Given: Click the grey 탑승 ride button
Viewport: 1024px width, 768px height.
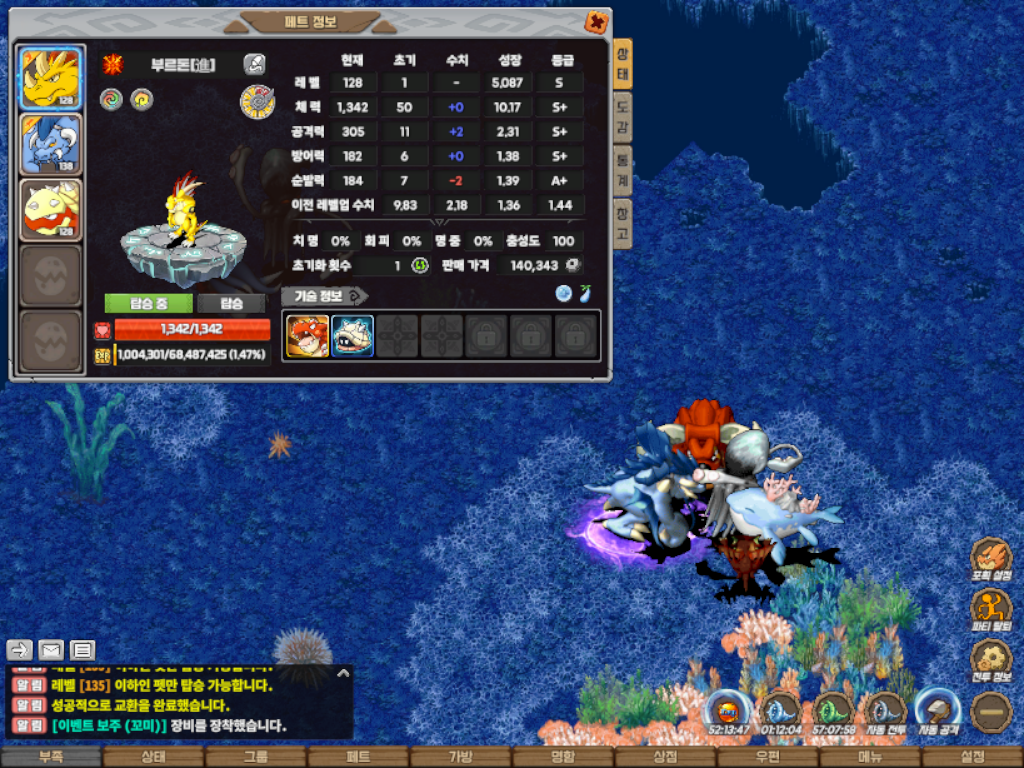Looking at the screenshot, I should coord(231,303).
